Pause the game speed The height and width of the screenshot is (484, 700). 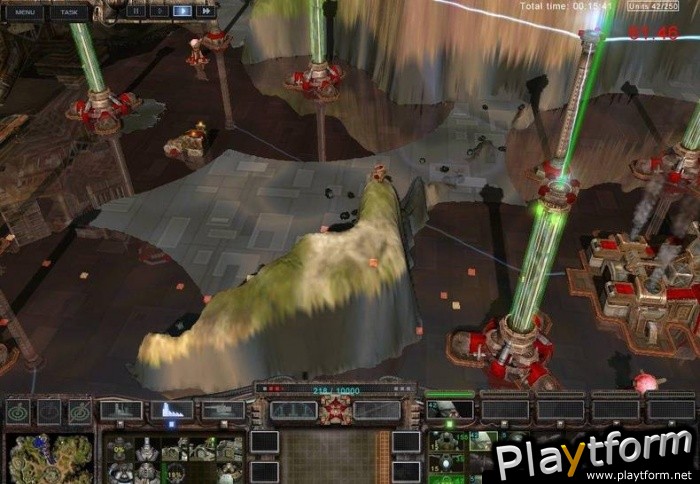point(135,11)
